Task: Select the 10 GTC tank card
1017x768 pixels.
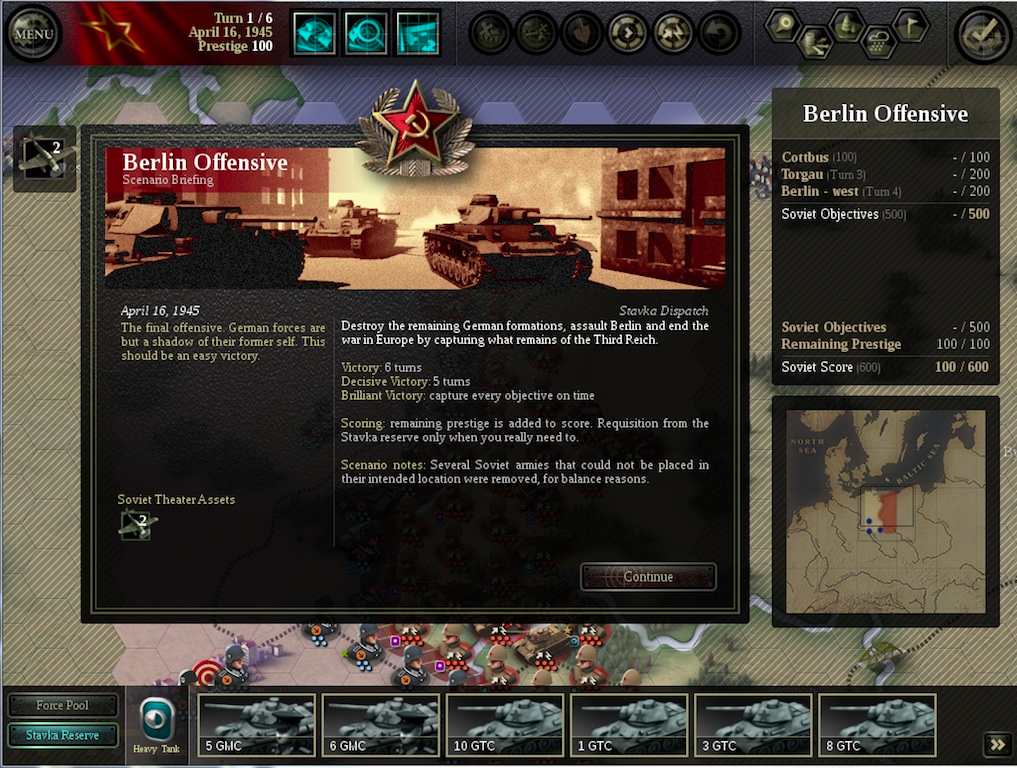Action: [x=506, y=725]
